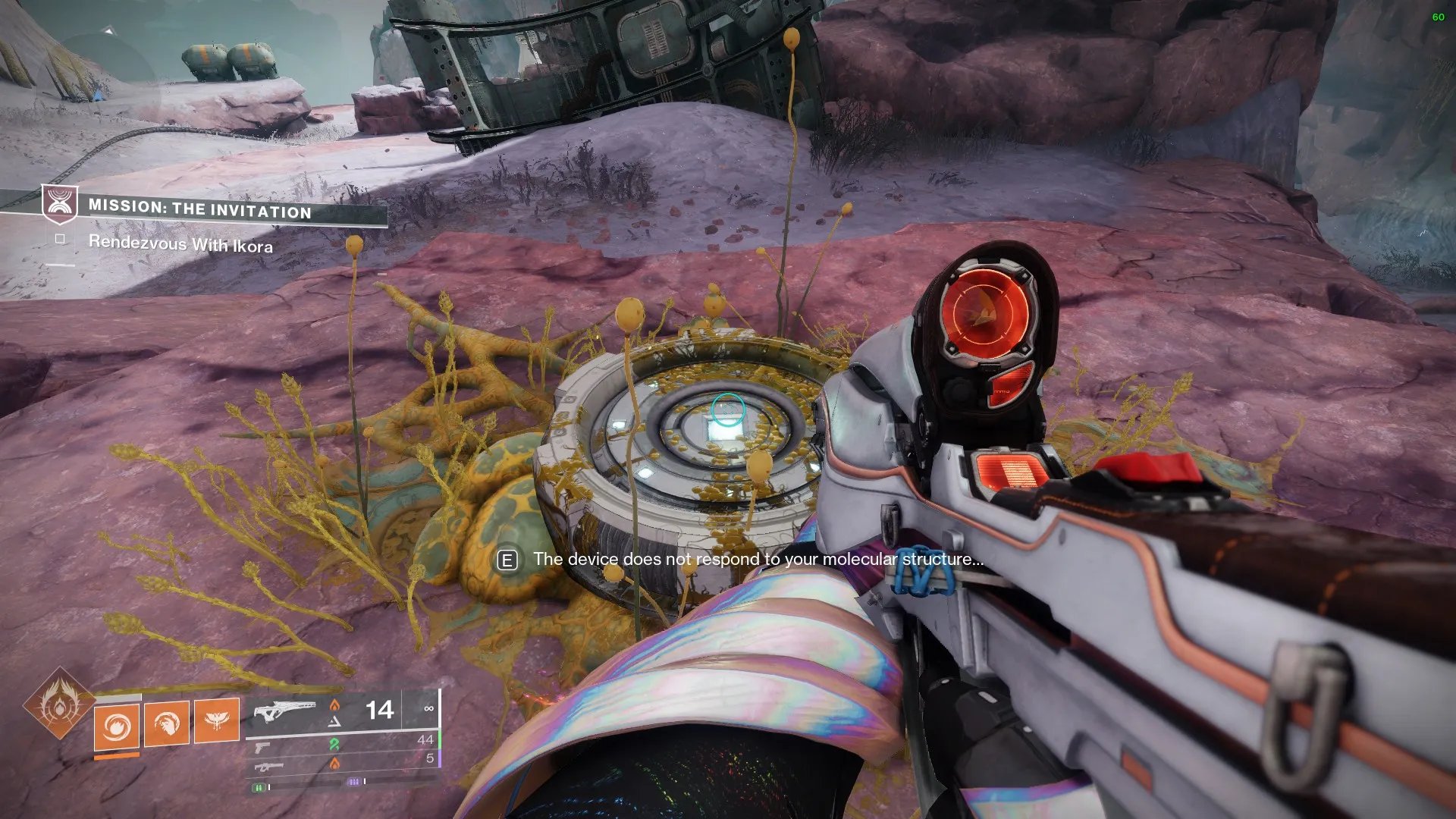
Task: Trigger the flaming fist melee ability
Action: coord(167,723)
